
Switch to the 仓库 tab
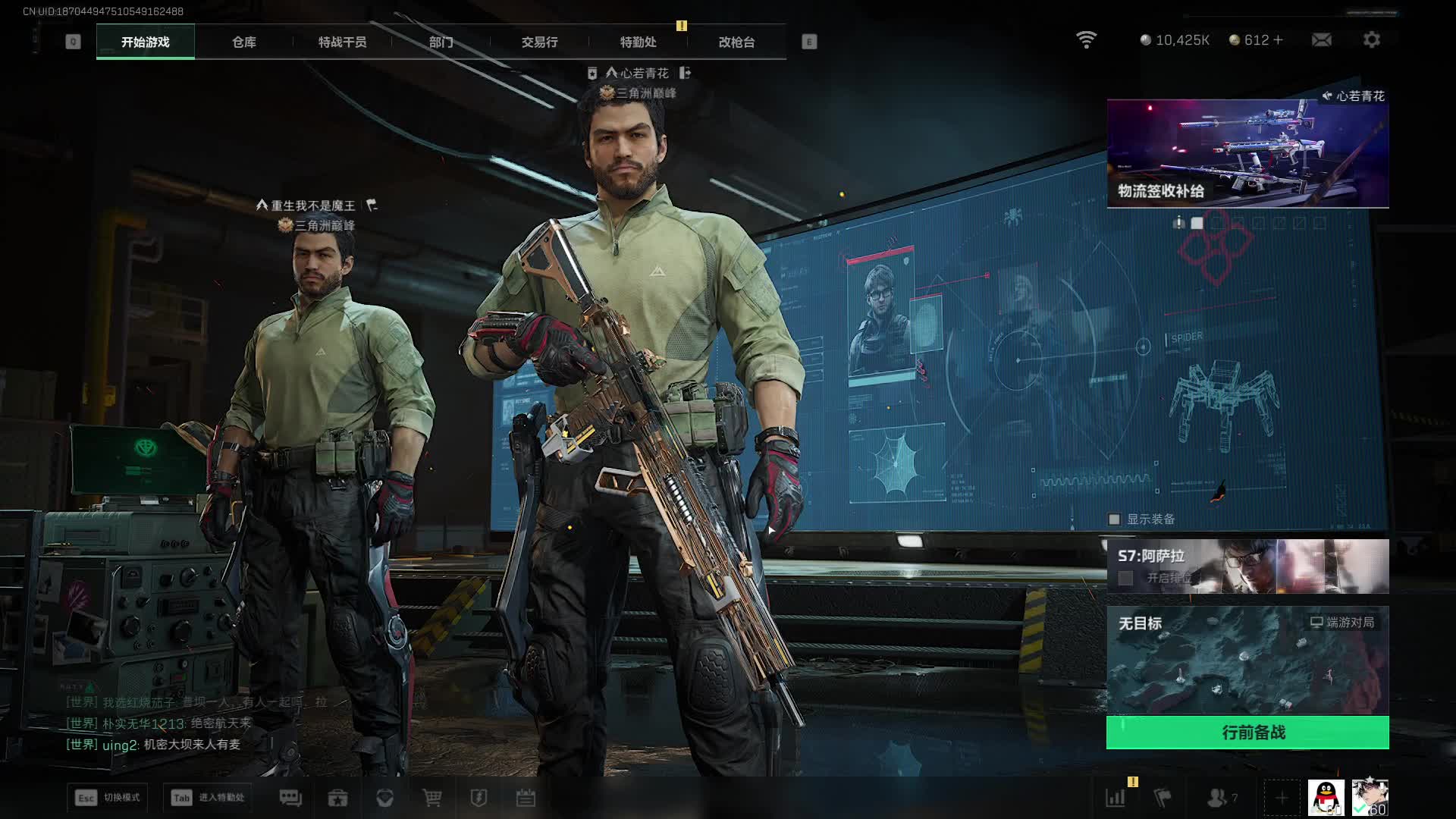pyautogui.click(x=243, y=42)
